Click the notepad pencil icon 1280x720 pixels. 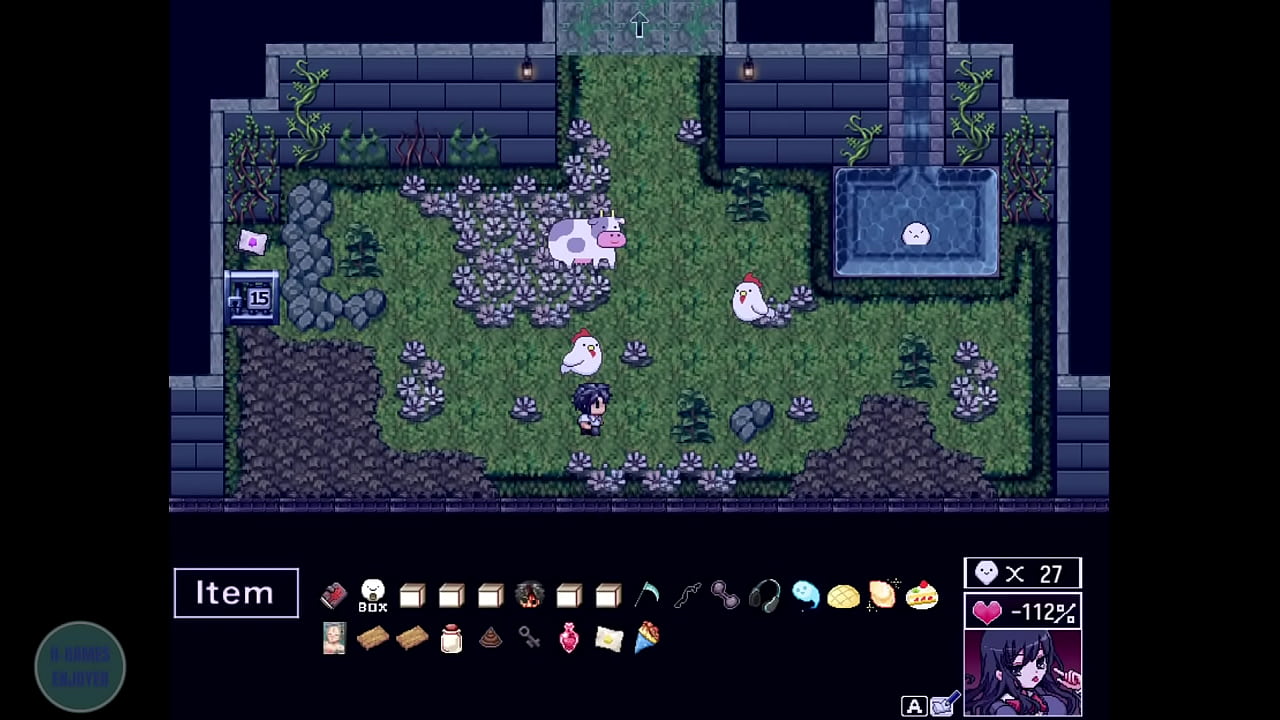[x=945, y=706]
